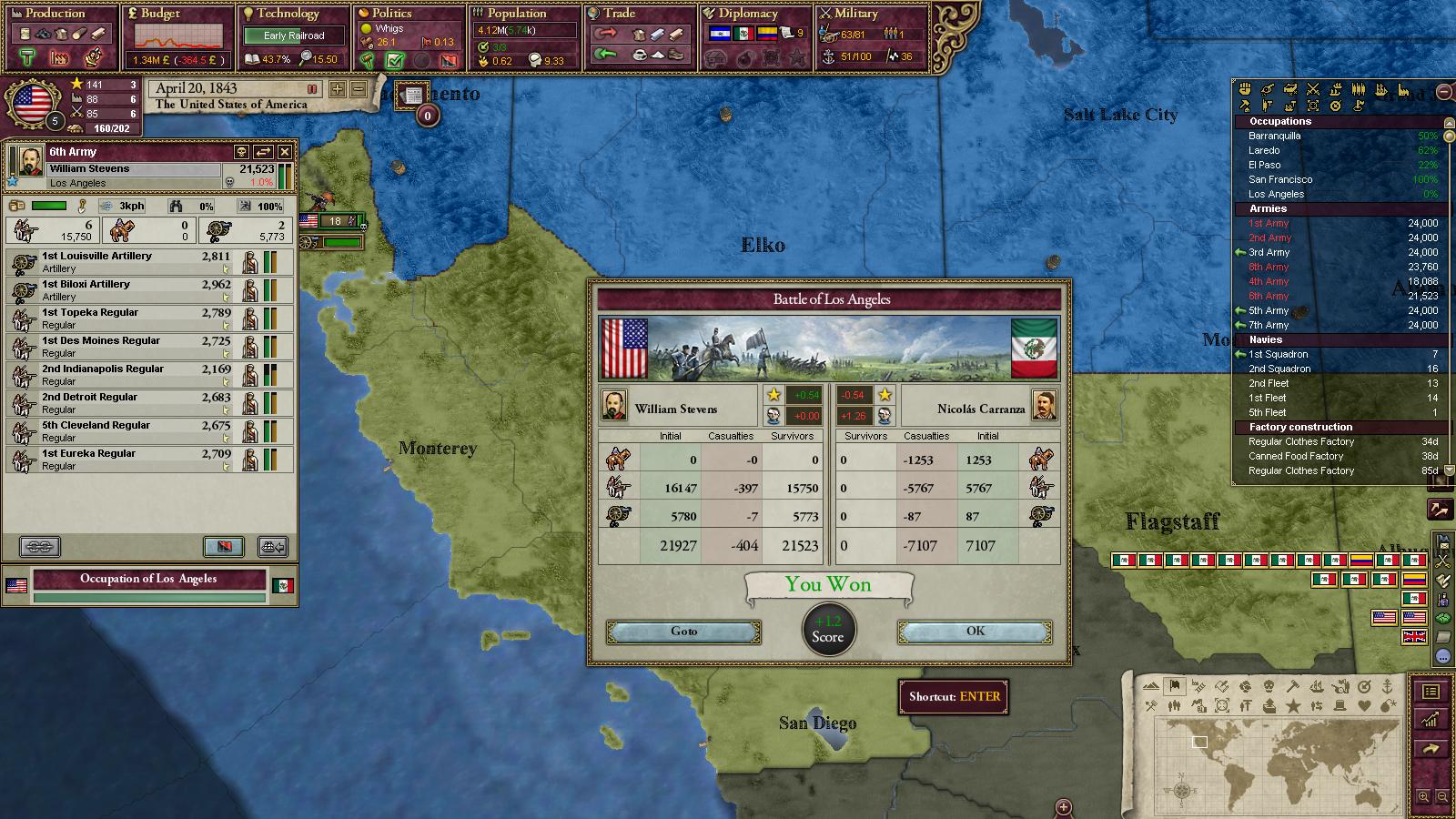
Task: Select the 5th Cleveland Regular unit
Action: pos(136,431)
